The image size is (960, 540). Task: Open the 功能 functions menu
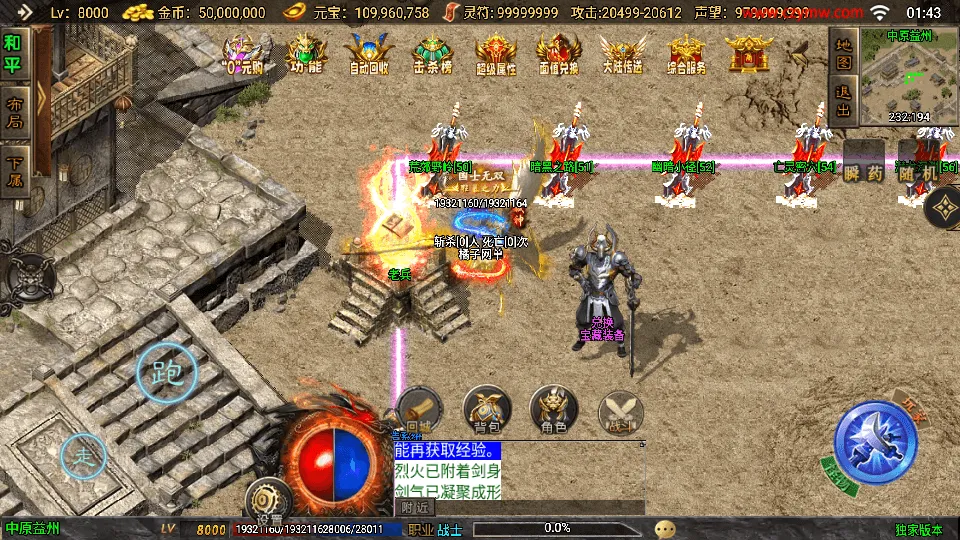pos(307,54)
